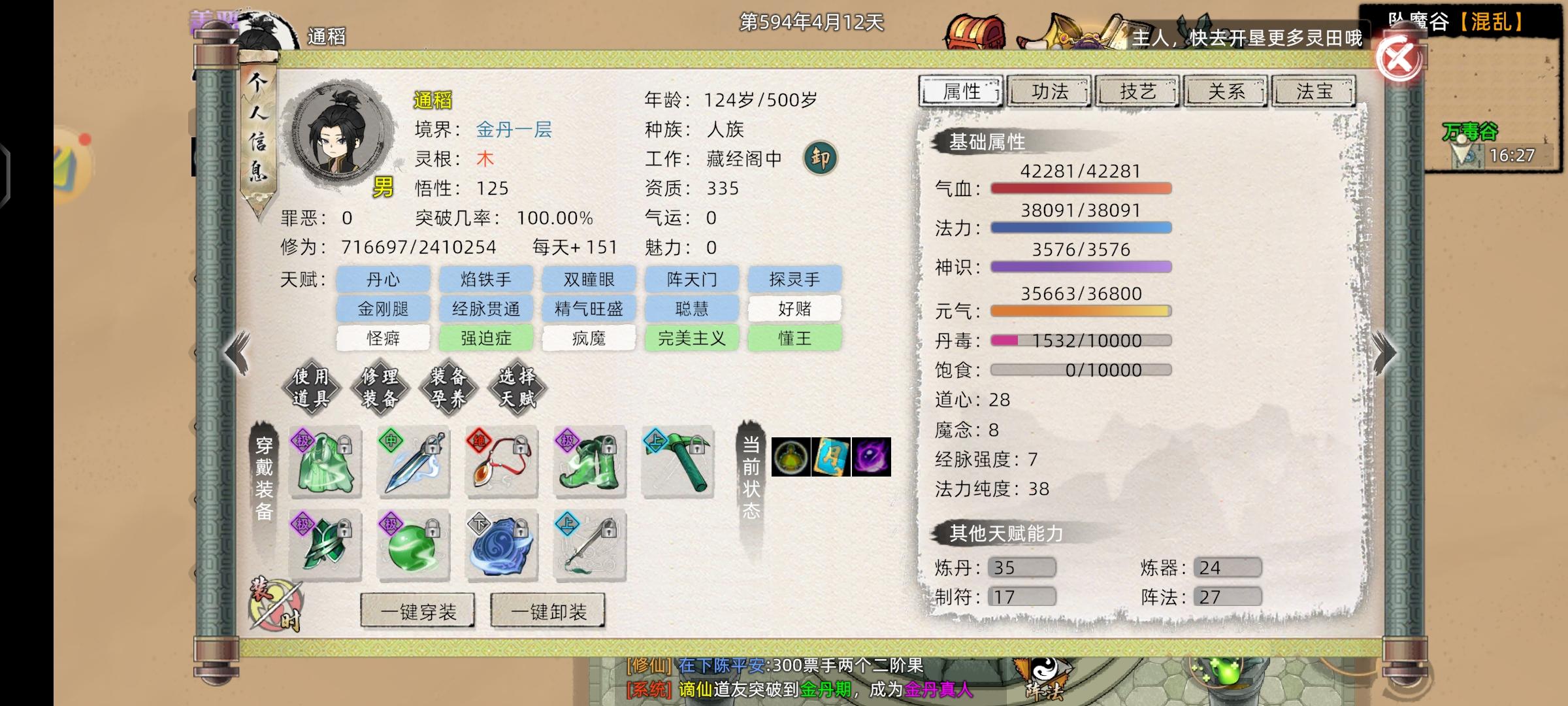Disable the 强迫症 talent

click(486, 338)
